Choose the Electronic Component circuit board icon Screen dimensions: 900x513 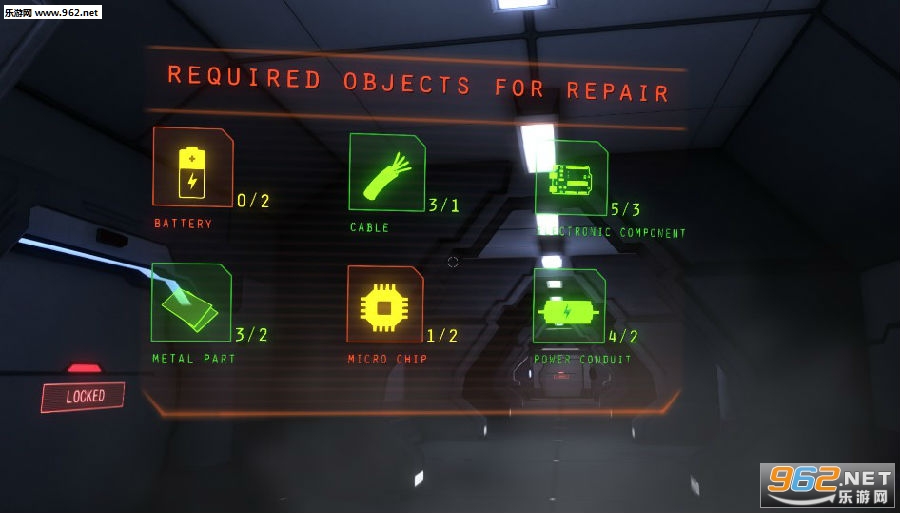[570, 178]
